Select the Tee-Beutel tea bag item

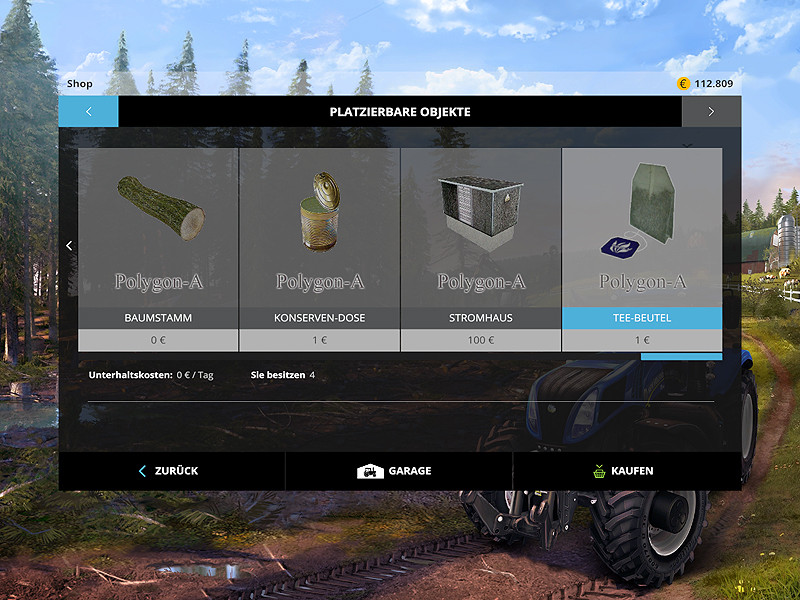click(x=641, y=240)
